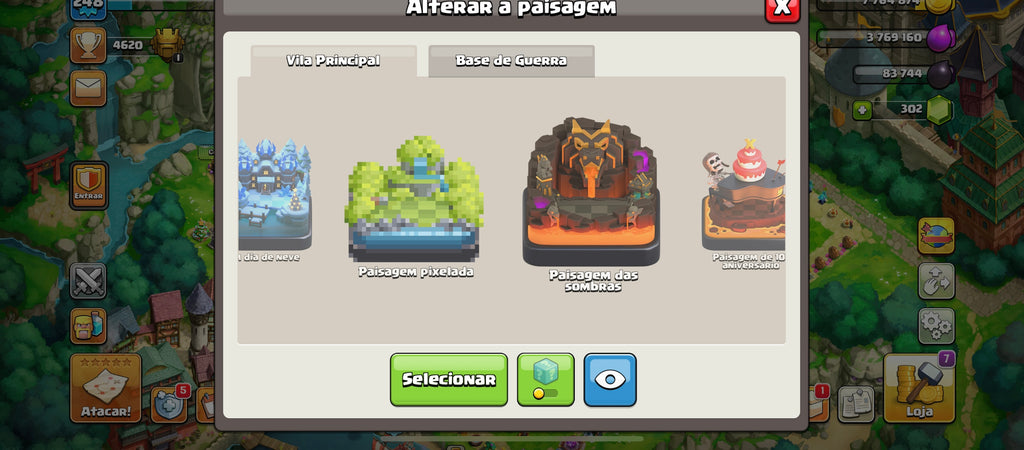Open the Loja shop
The image size is (1024, 450).
click(x=919, y=390)
